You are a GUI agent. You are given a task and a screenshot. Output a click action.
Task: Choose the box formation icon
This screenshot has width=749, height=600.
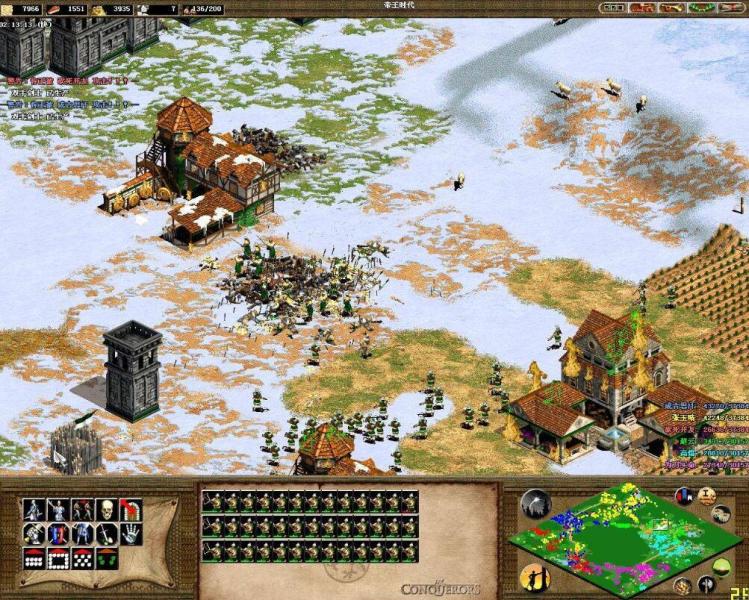click(x=59, y=559)
